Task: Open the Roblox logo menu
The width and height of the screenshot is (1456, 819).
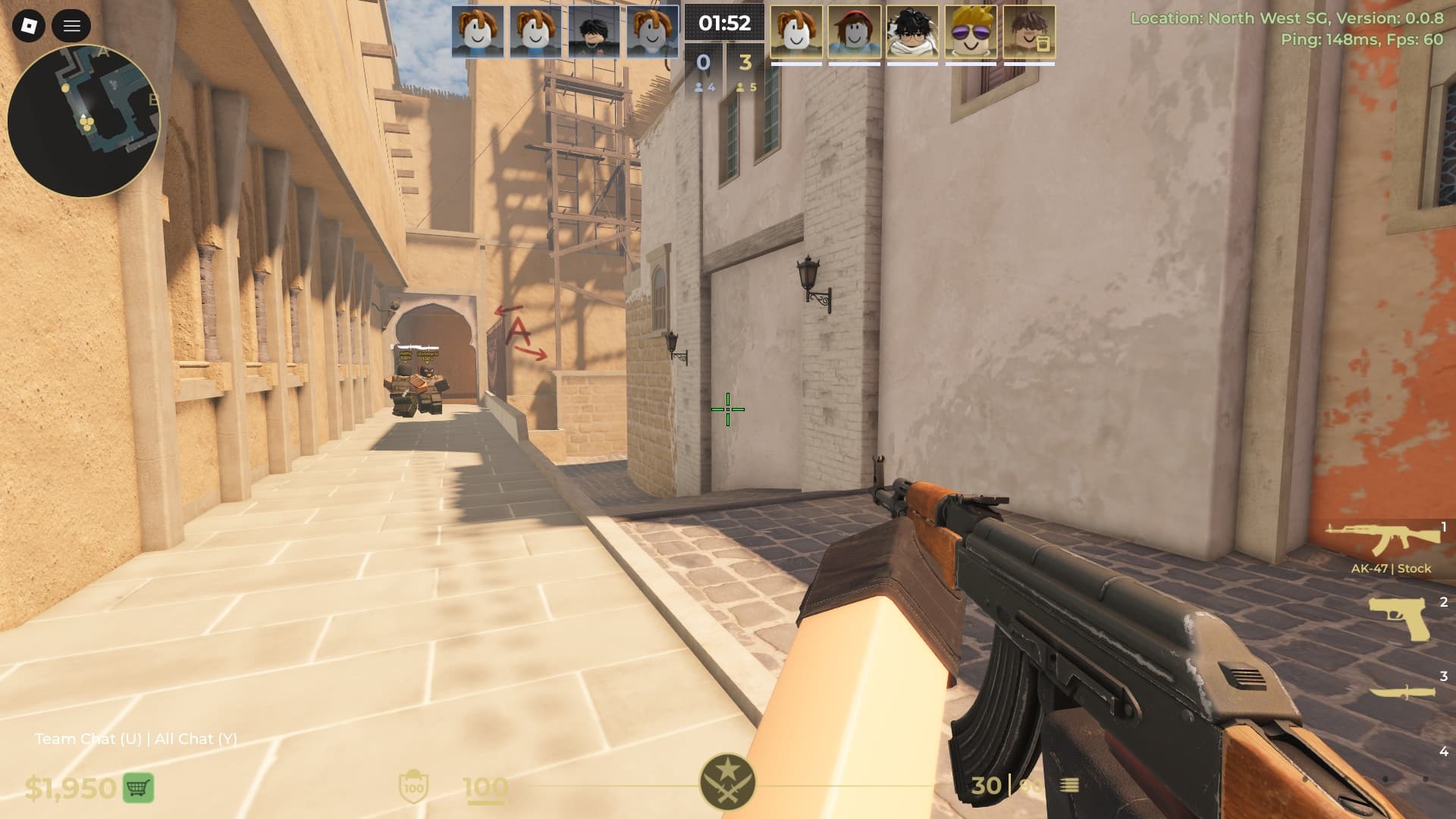Action: [29, 27]
